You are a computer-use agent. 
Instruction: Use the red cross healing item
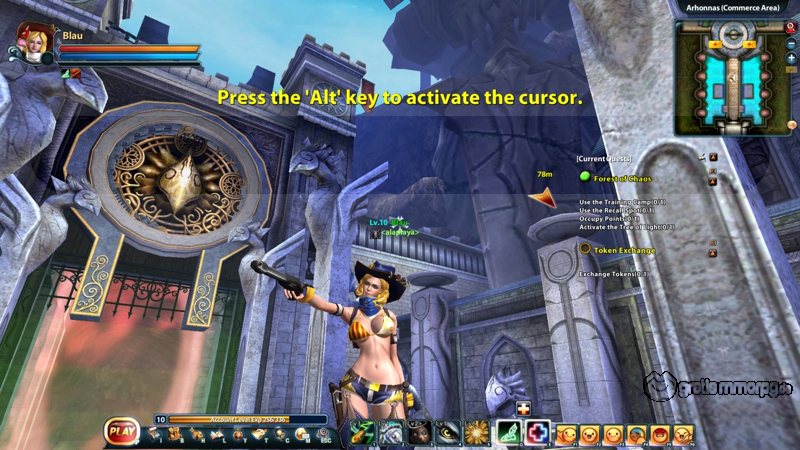pyautogui.click(x=539, y=432)
